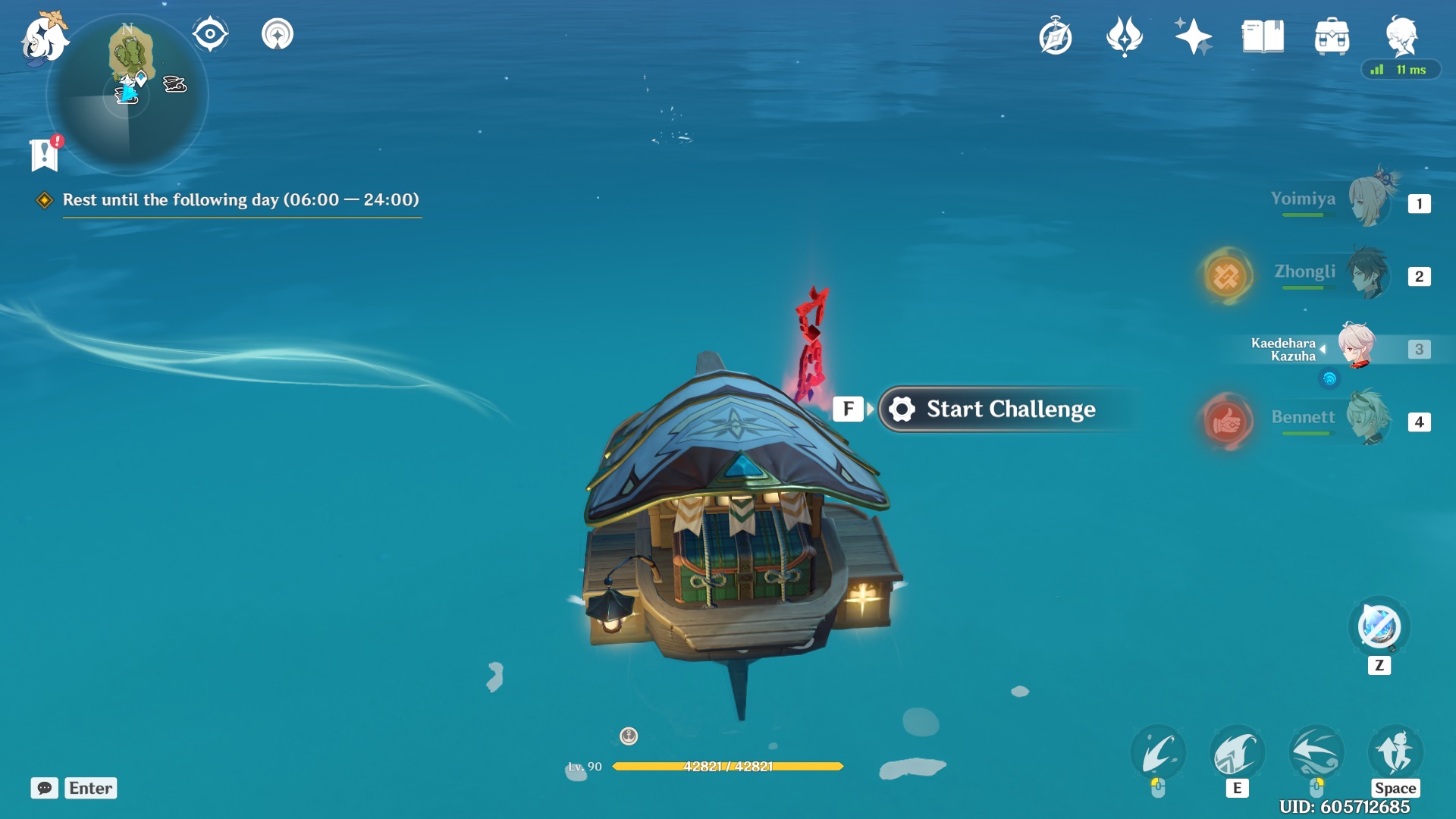Click the eye-shaped icon beside the minimap
1456x819 pixels.
(210, 34)
